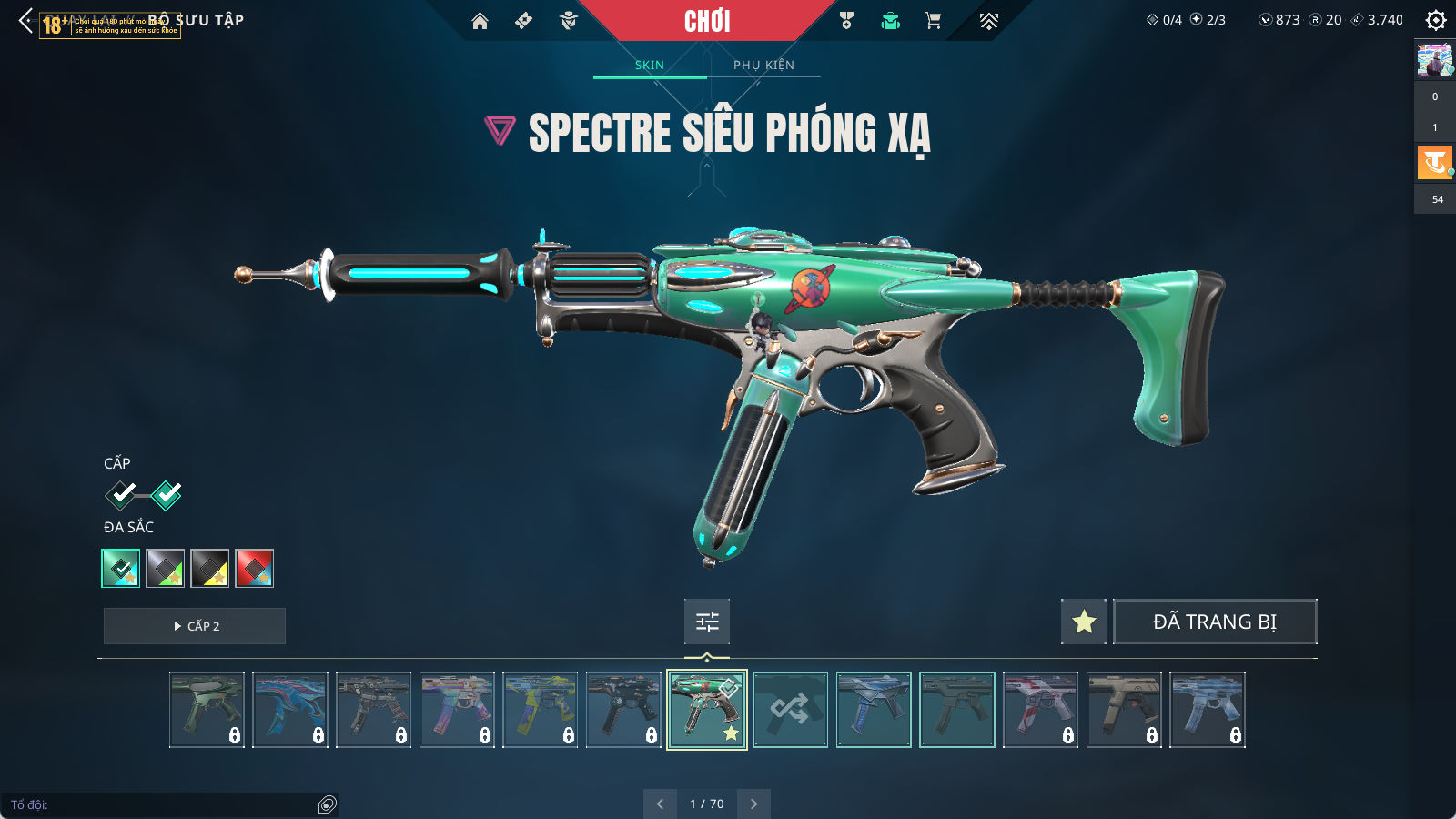Open the skin filter sliders button
The width and height of the screenshot is (1456, 819).
[x=707, y=622]
